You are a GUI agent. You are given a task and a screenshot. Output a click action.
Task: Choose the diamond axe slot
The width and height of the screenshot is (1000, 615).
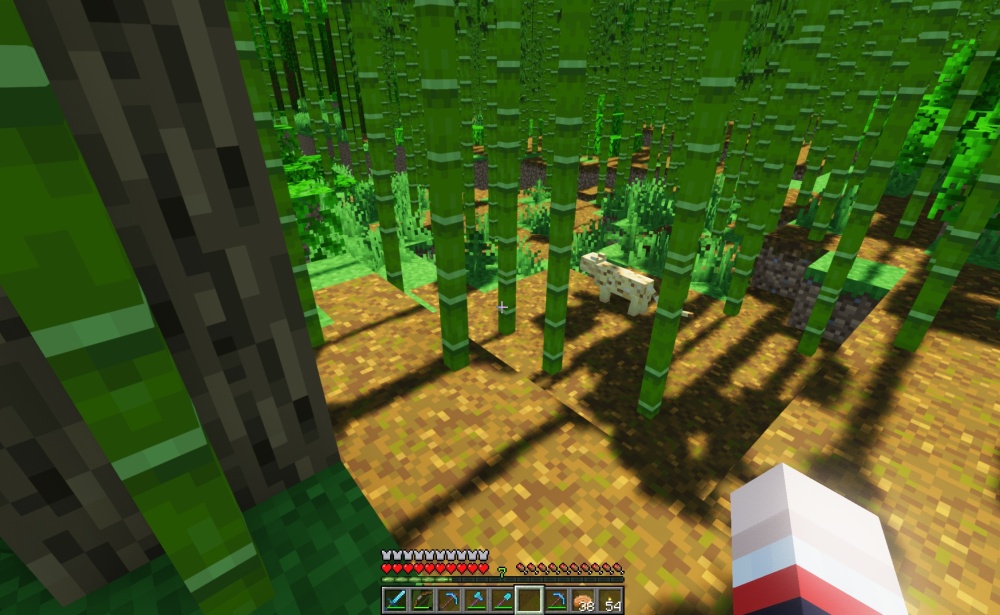click(475, 600)
